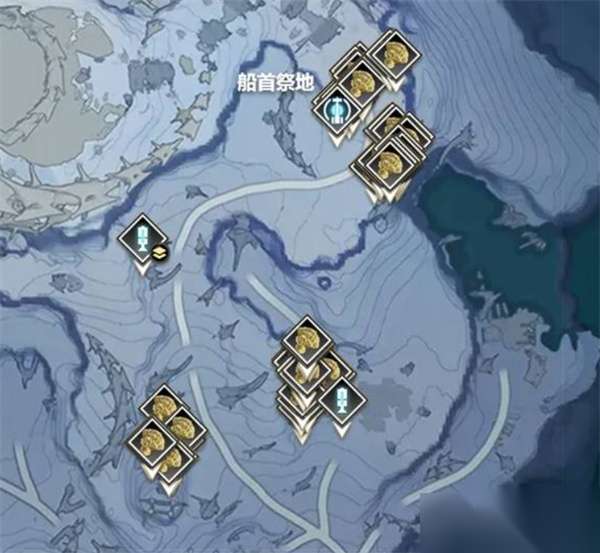Select the round teleport marker beside 船首祭地
This screenshot has height=553, width=600.
[x=340, y=109]
